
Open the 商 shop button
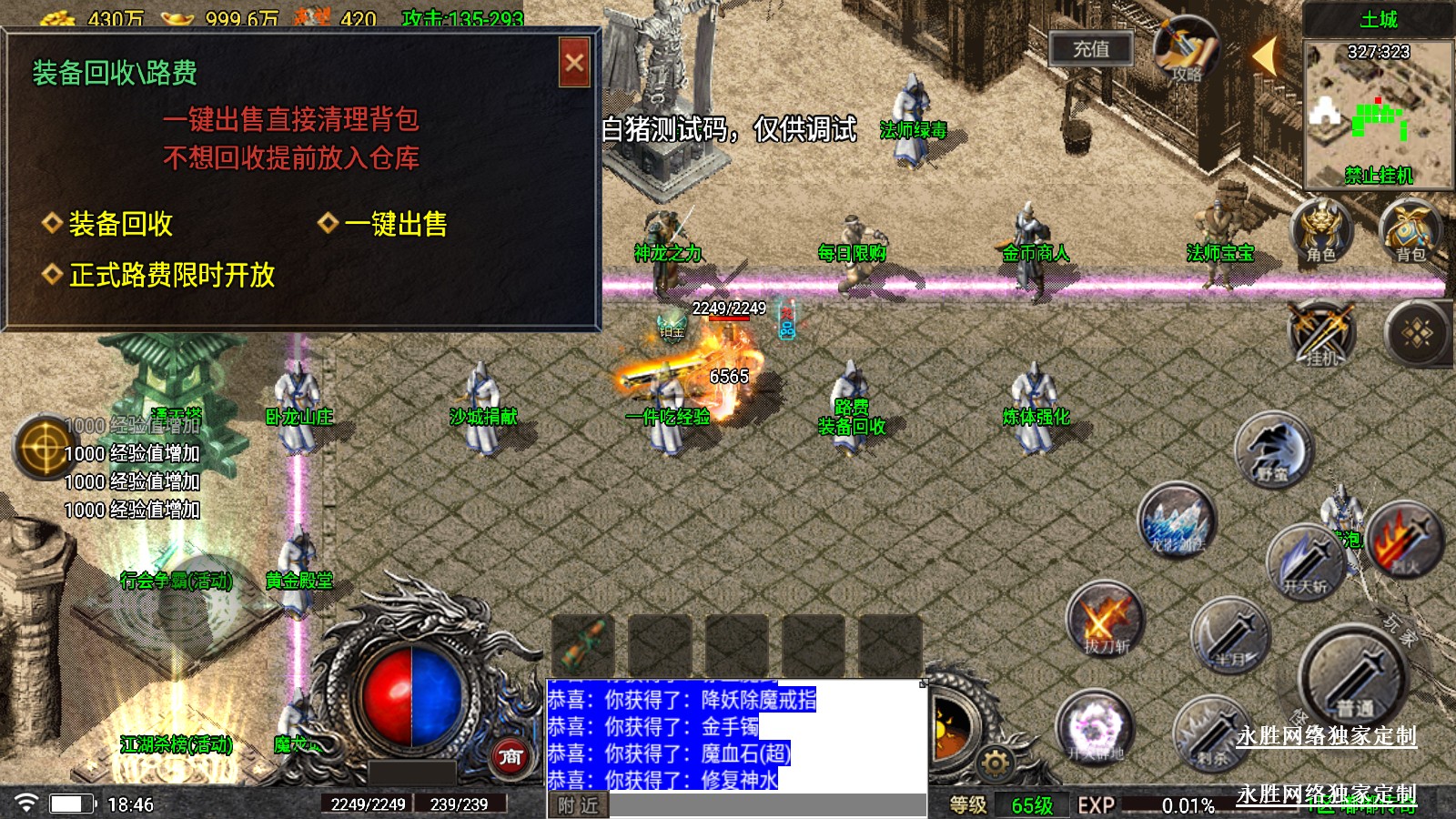tap(511, 756)
